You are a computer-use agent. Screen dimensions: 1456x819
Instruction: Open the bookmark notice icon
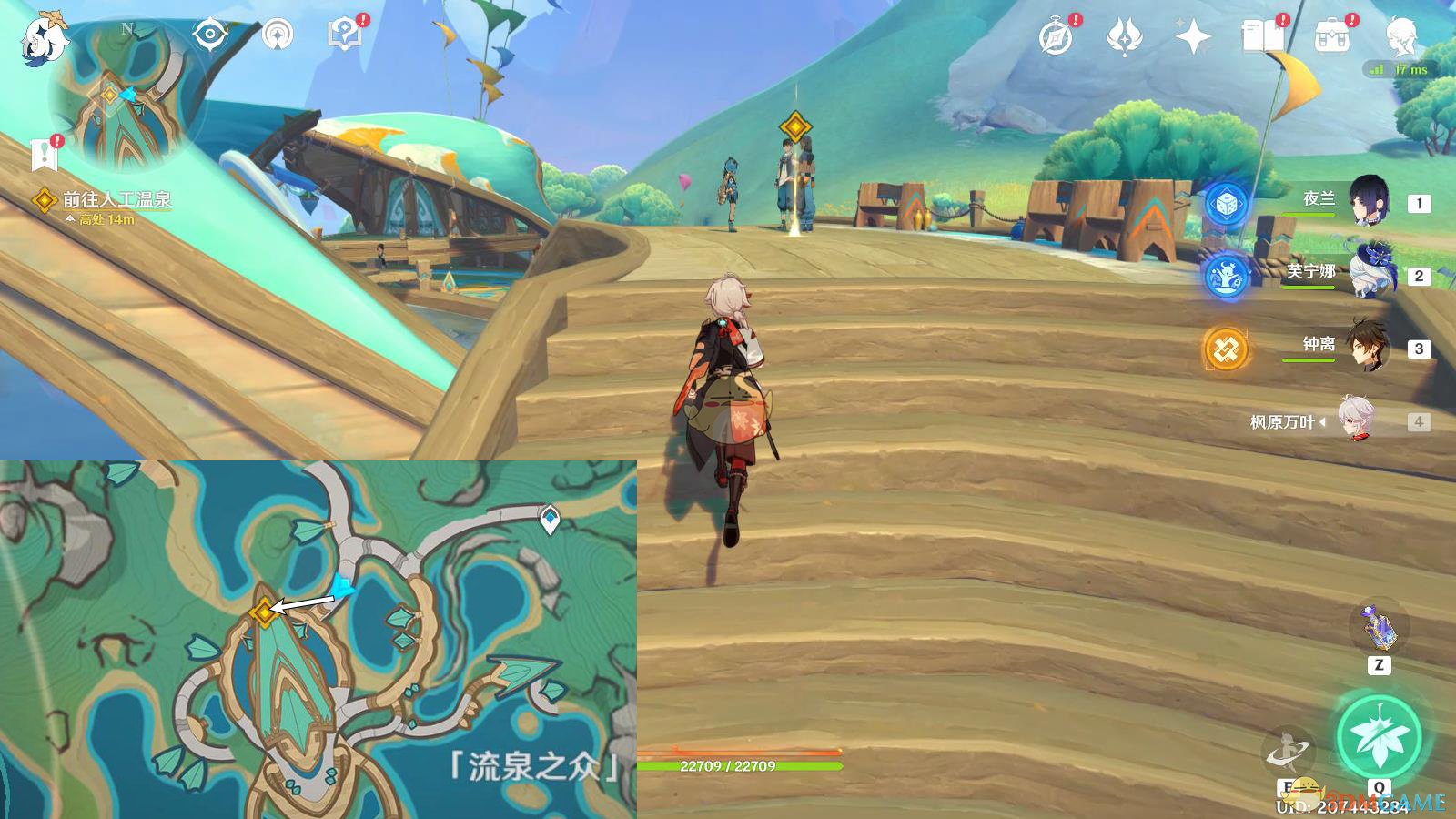pos(45,155)
